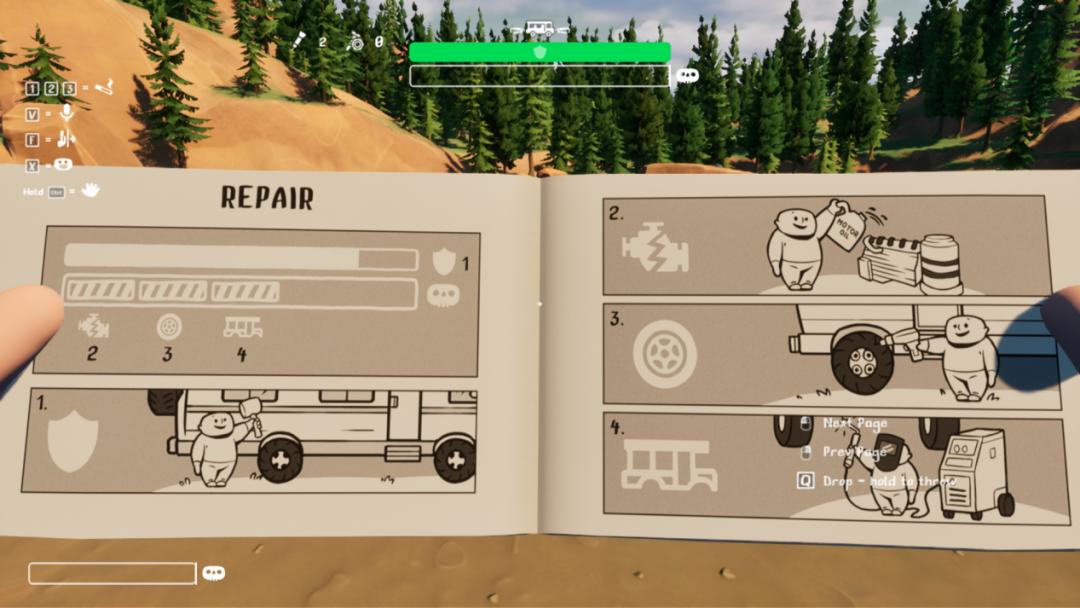Click the chat input box at the bottom
1080x608 pixels.
(112, 573)
